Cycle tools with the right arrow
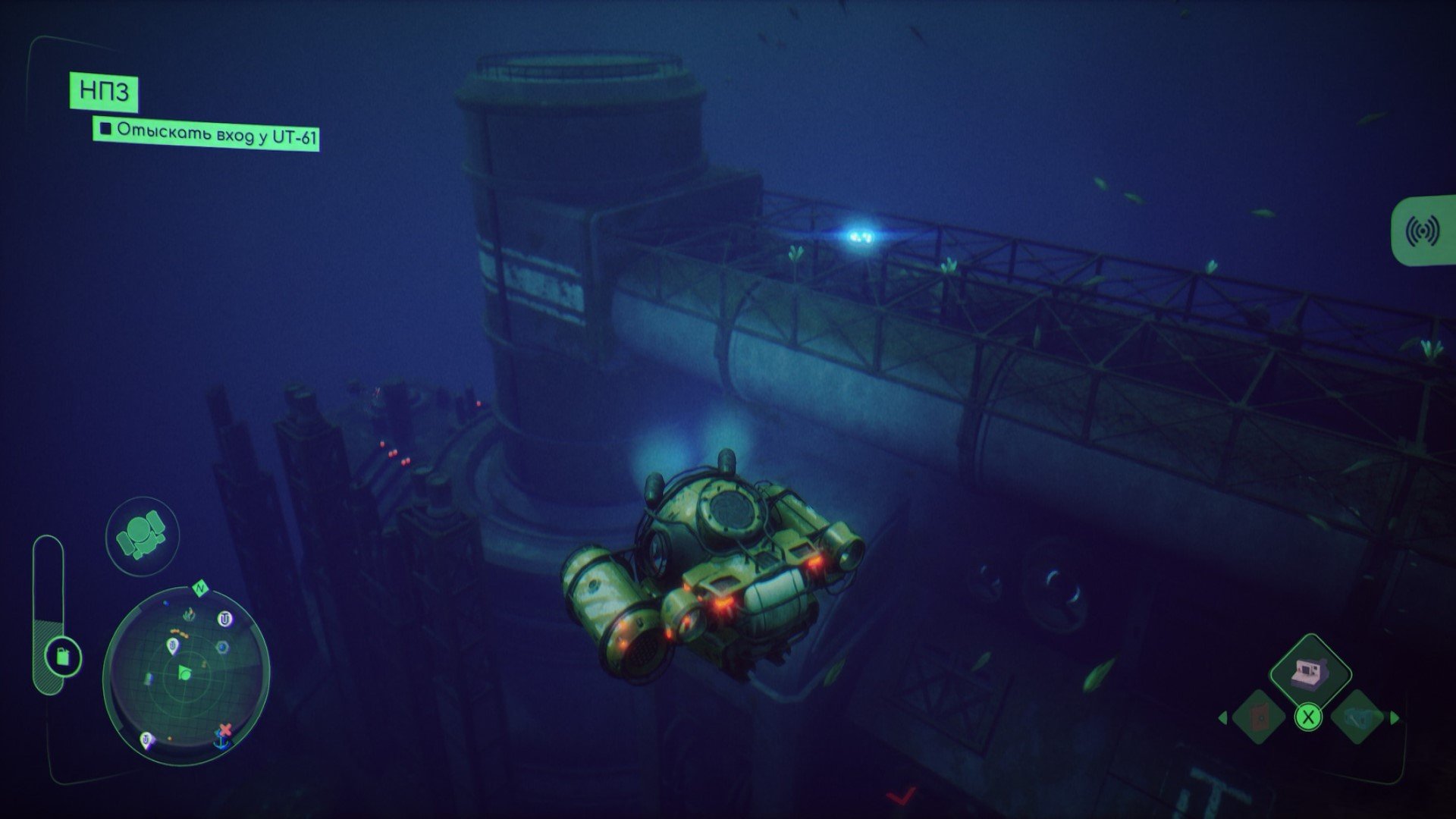Image resolution: width=1456 pixels, height=819 pixels. (1395, 717)
